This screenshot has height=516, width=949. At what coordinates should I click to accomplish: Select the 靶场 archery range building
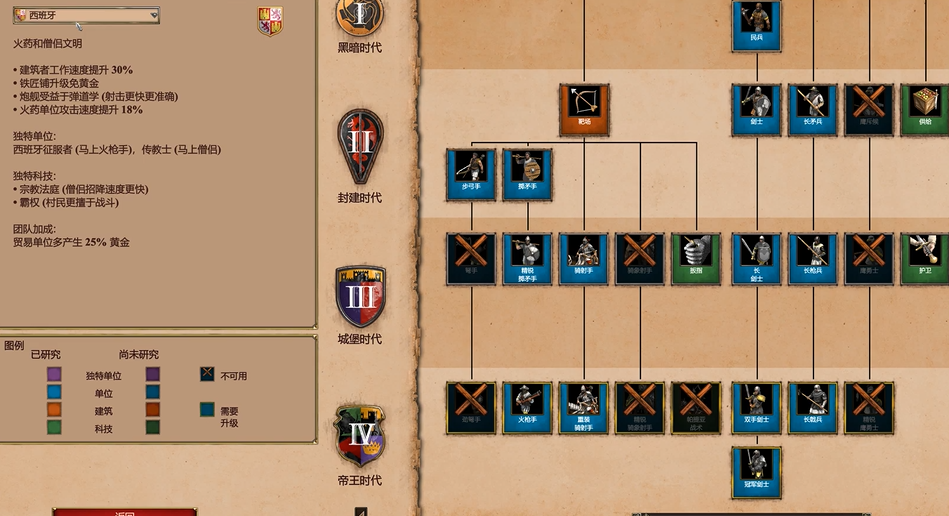[584, 108]
